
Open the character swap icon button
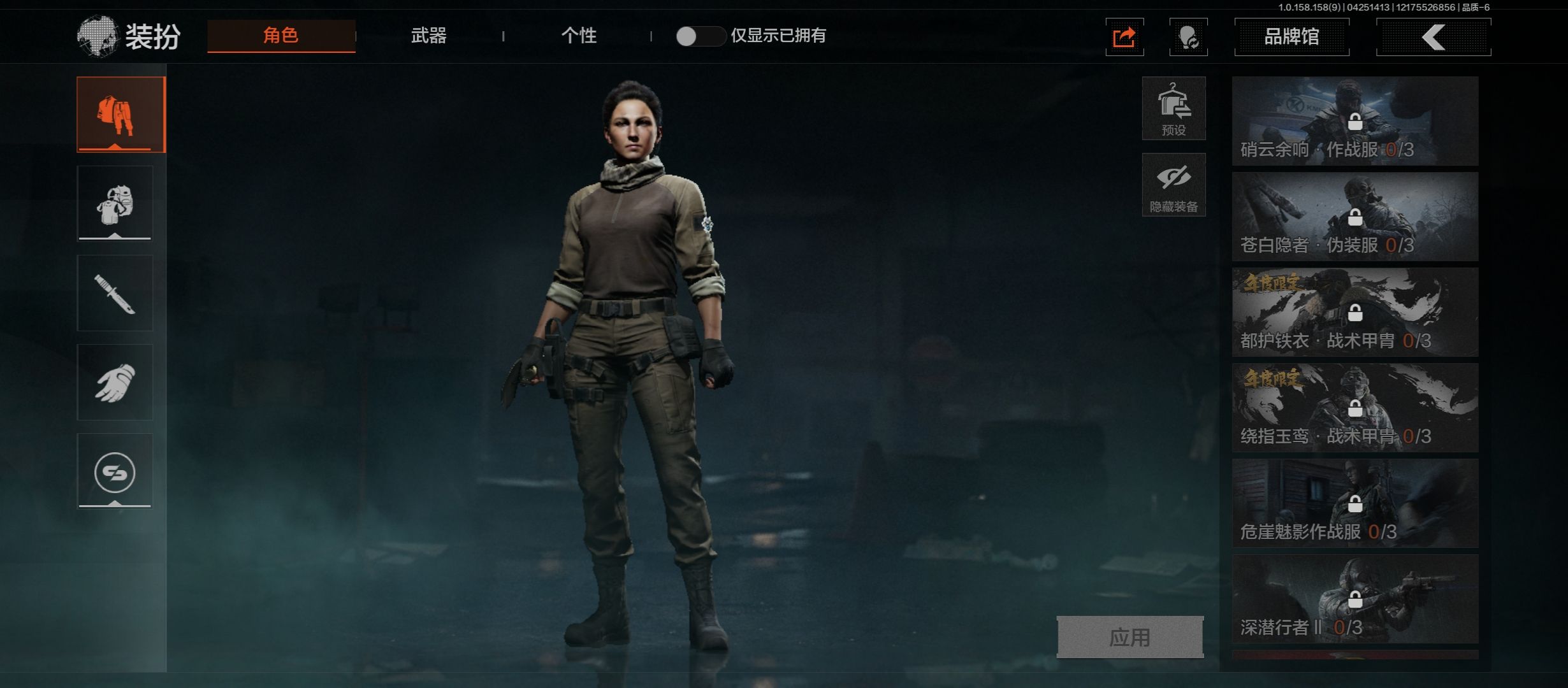click(1188, 37)
